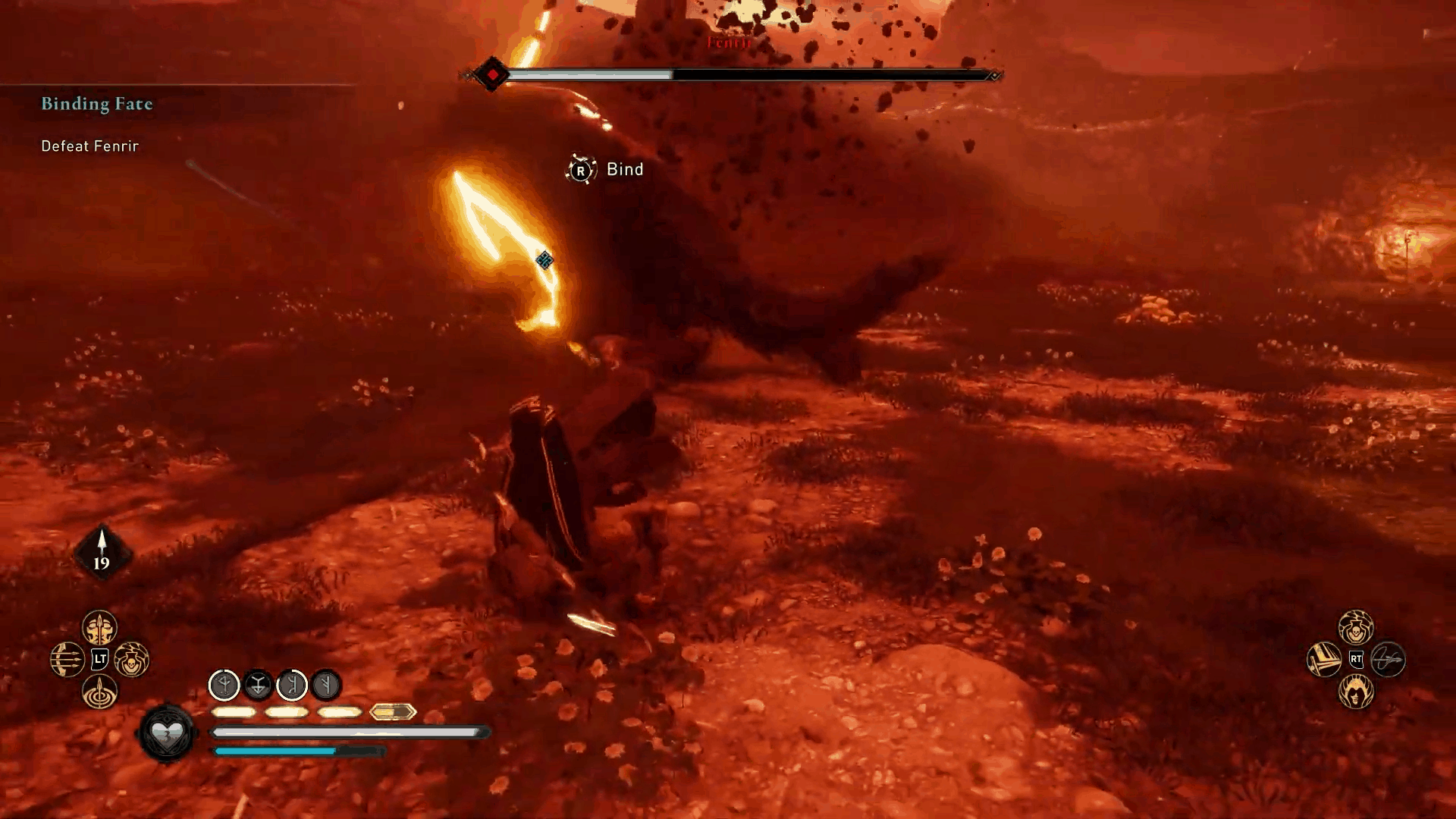Click the Defeat Fenrir objective text
Image resolution: width=1456 pixels, height=819 pixels.
point(89,146)
